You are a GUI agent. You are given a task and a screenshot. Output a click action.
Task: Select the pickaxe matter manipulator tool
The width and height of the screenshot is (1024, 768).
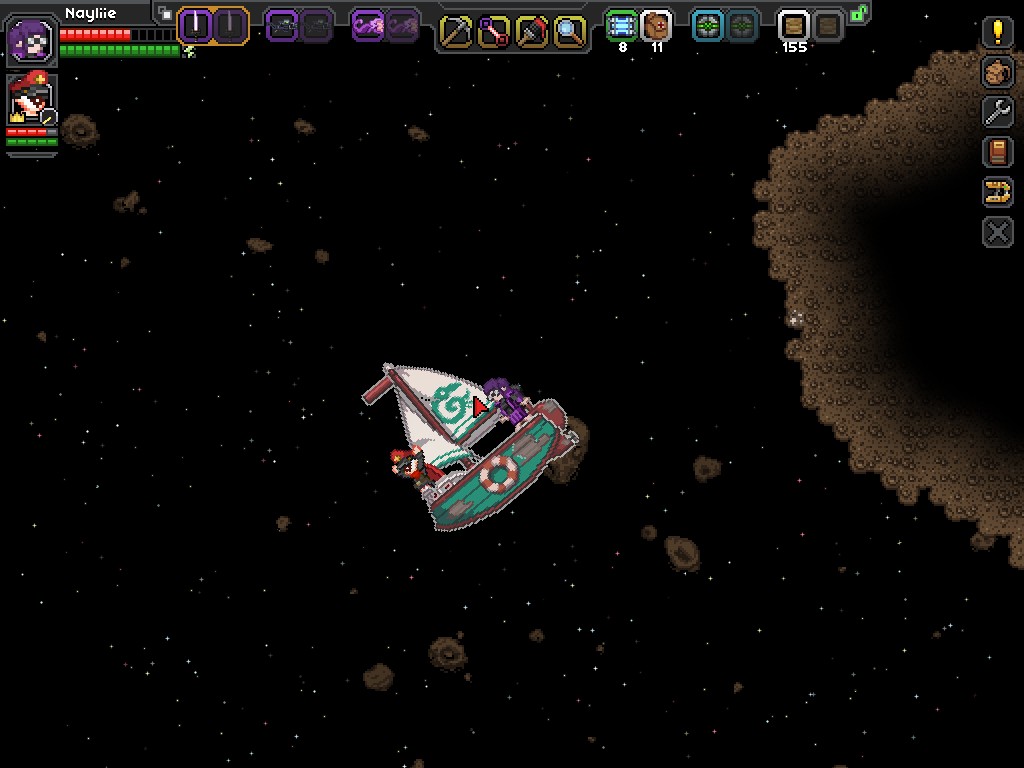pyautogui.click(x=455, y=32)
